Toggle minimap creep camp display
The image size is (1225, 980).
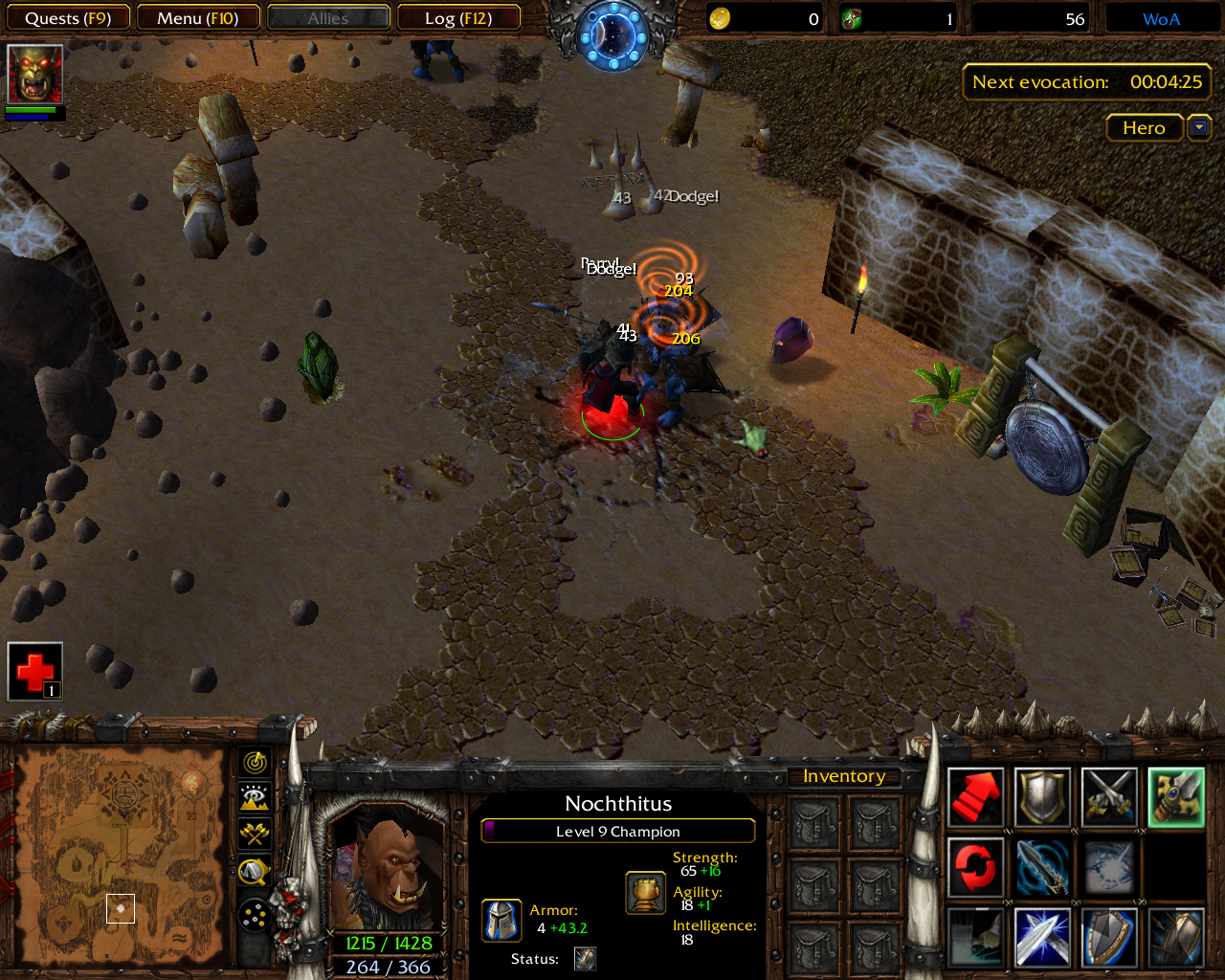[255, 871]
